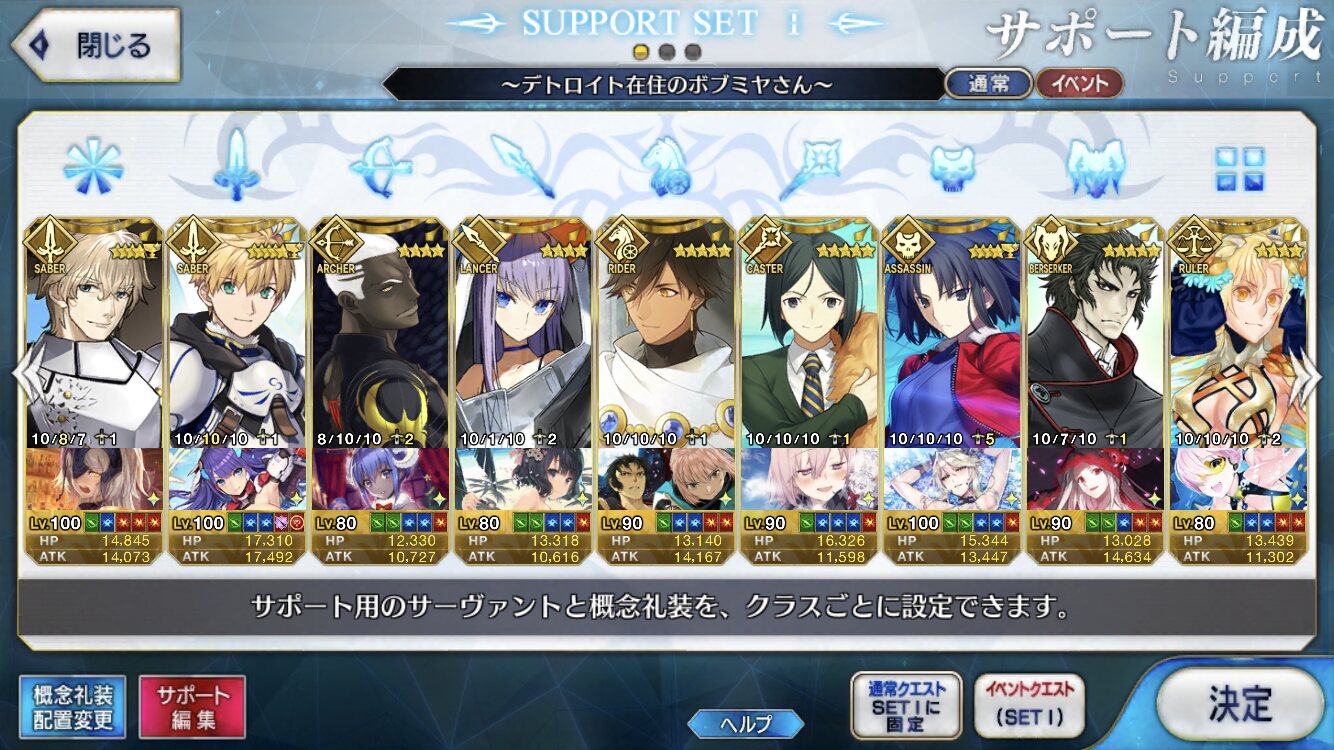1334x750 pixels.
Task: Select the all-class asterisk icon
Action: click(93, 165)
